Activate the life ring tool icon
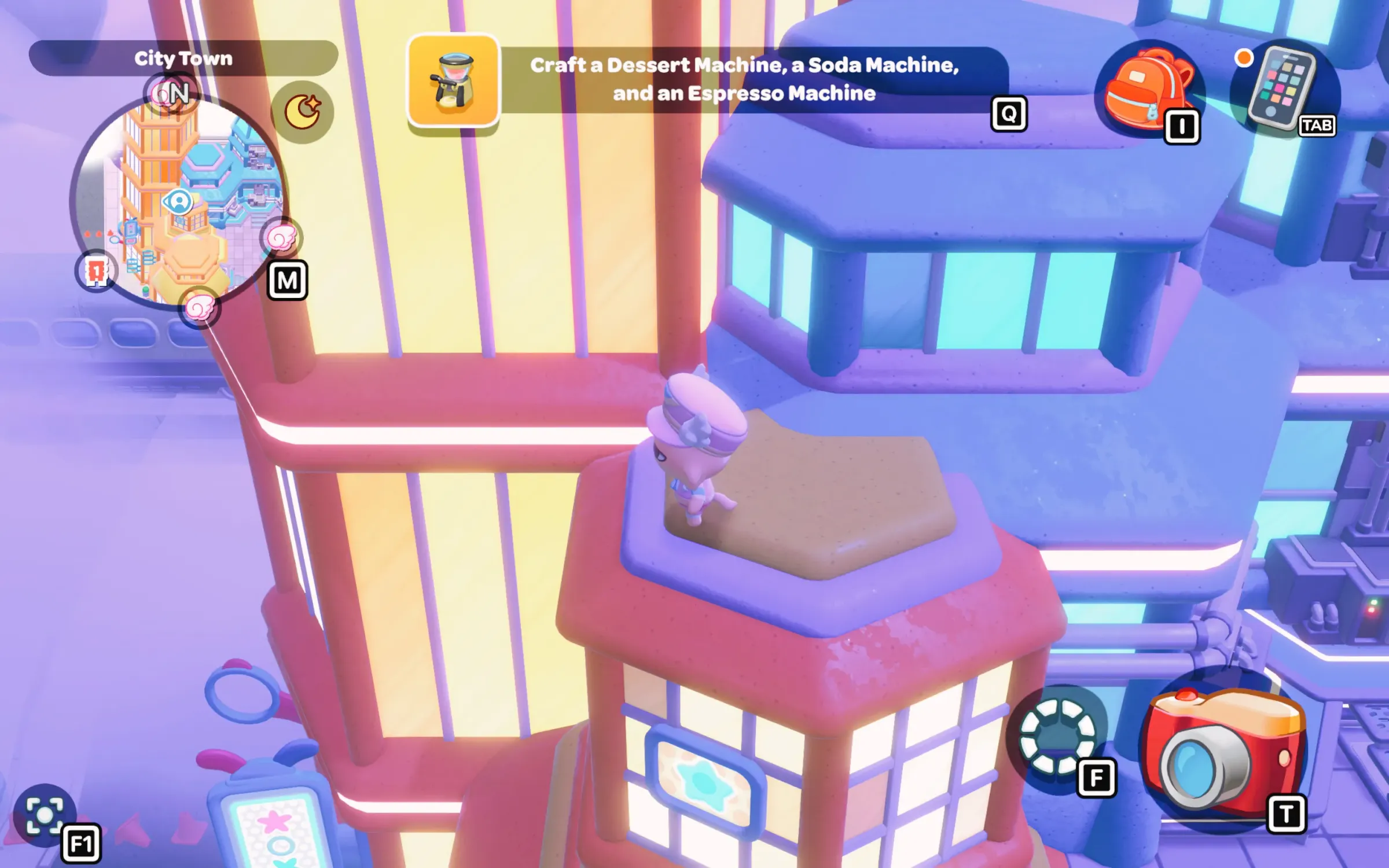 (x=1057, y=736)
